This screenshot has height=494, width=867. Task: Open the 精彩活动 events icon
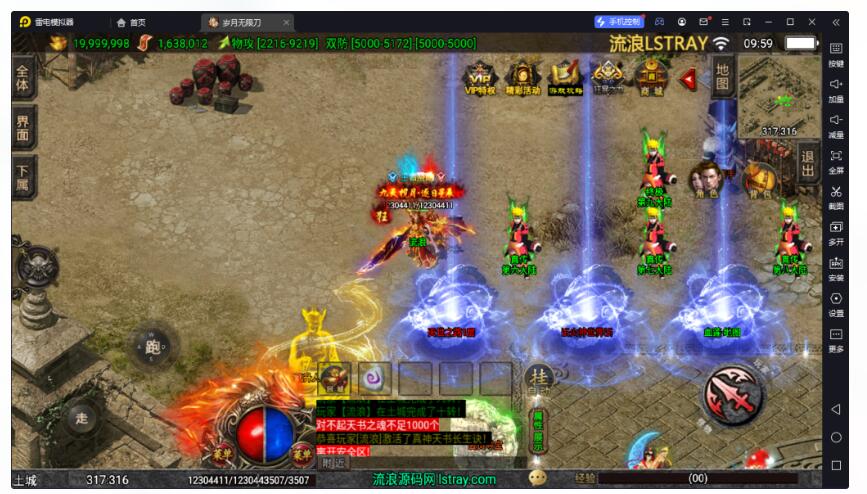click(x=523, y=75)
